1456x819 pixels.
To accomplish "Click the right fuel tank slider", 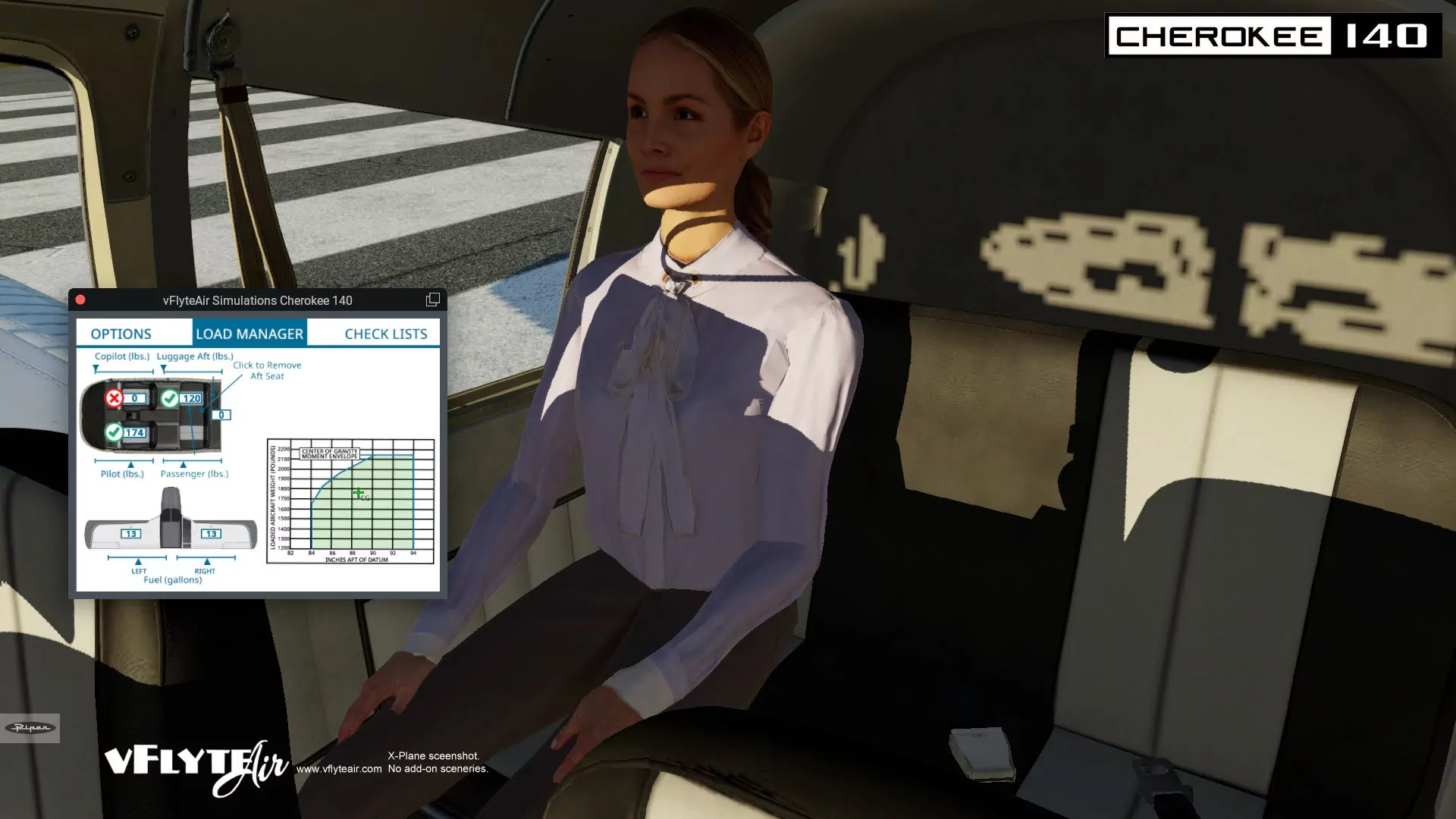I will point(206,558).
